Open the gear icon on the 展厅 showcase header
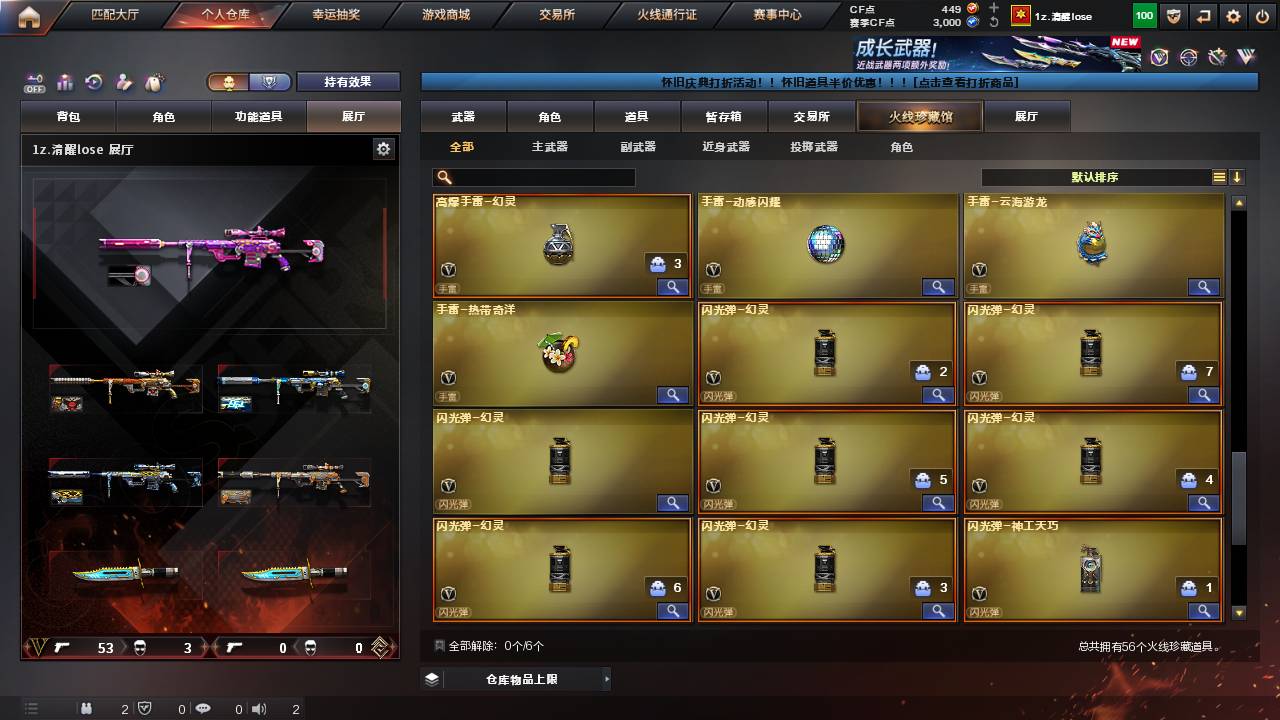Image resolution: width=1280 pixels, height=720 pixels. [x=383, y=147]
